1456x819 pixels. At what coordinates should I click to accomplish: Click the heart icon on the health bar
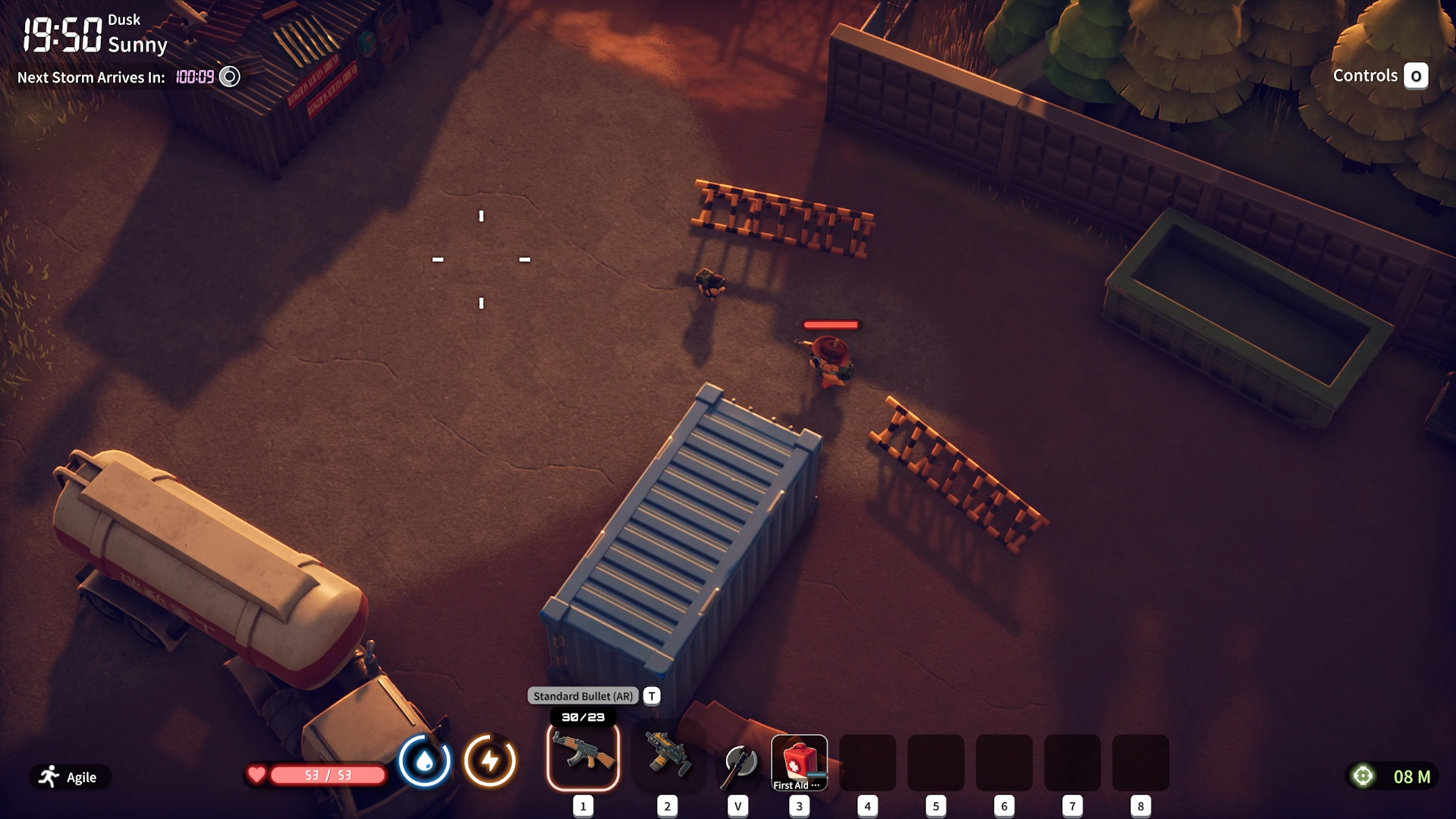[256, 774]
